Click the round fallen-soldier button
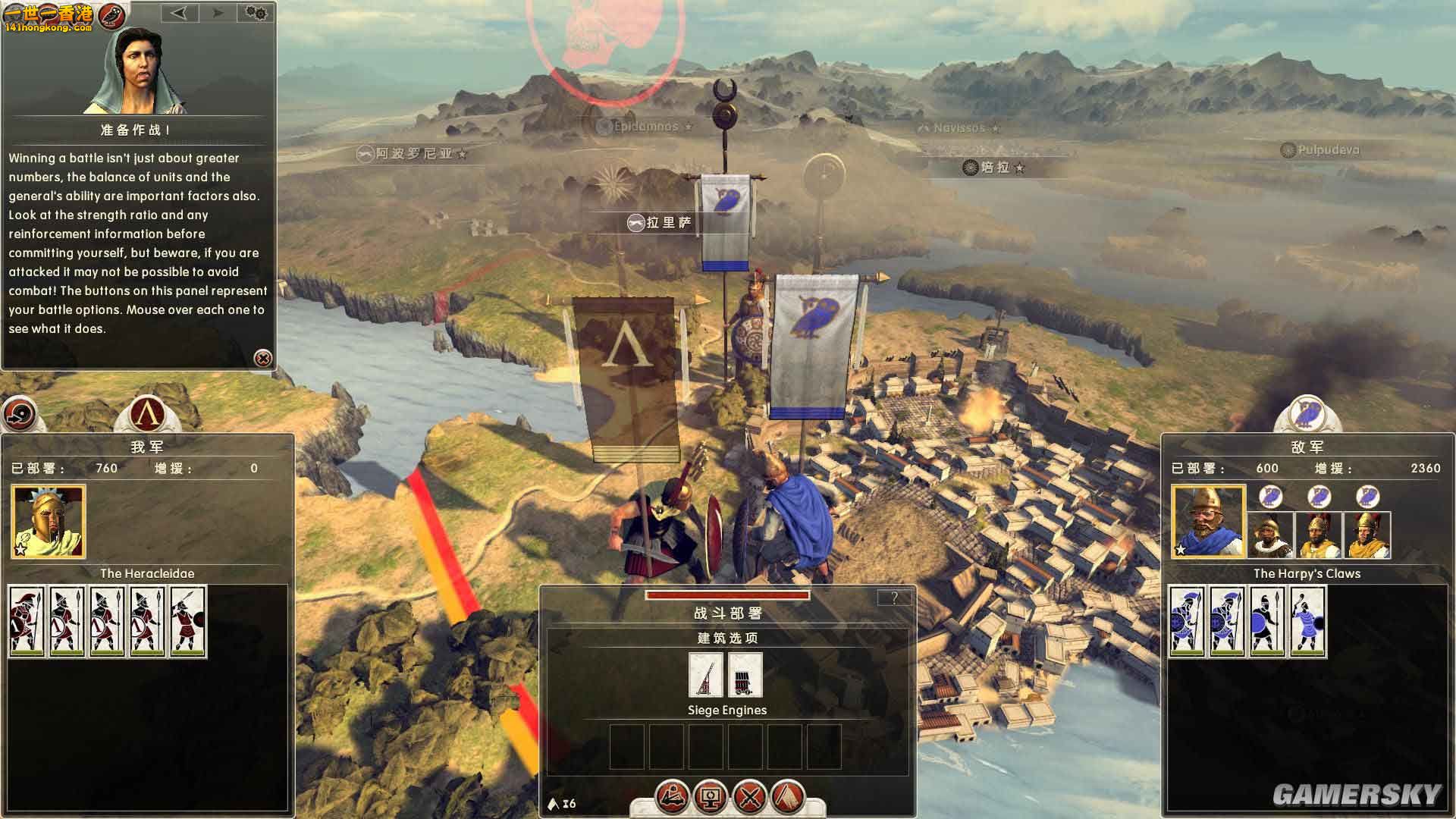 [x=672, y=796]
